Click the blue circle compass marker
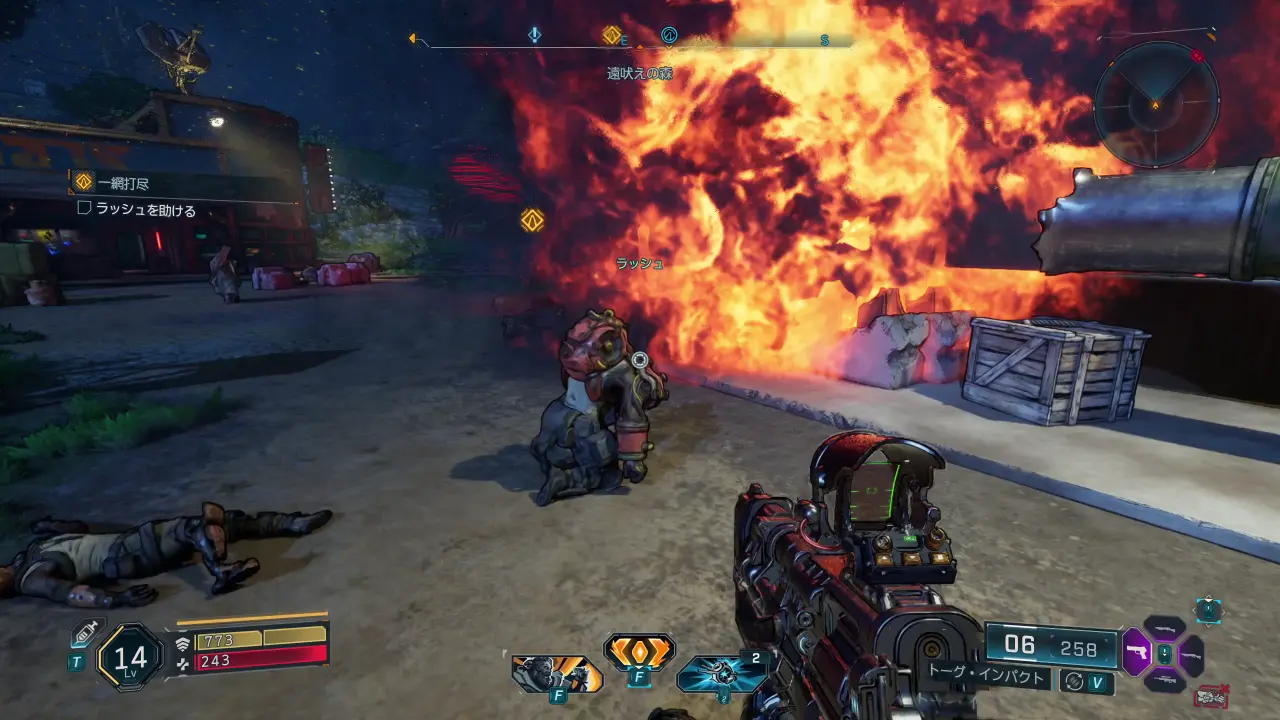The height and width of the screenshot is (720, 1280). point(669,36)
